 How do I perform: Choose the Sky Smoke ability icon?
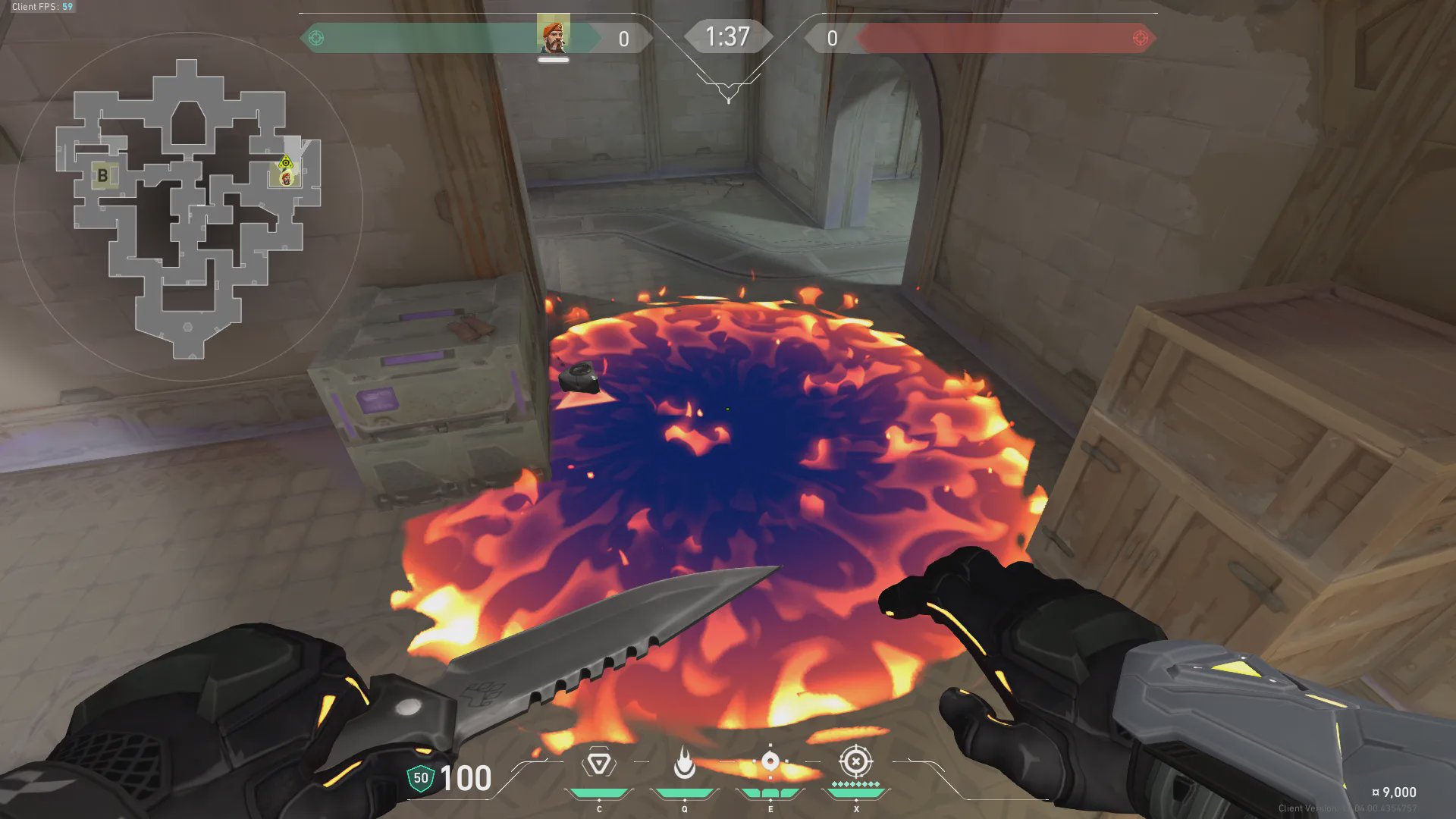pos(770,762)
